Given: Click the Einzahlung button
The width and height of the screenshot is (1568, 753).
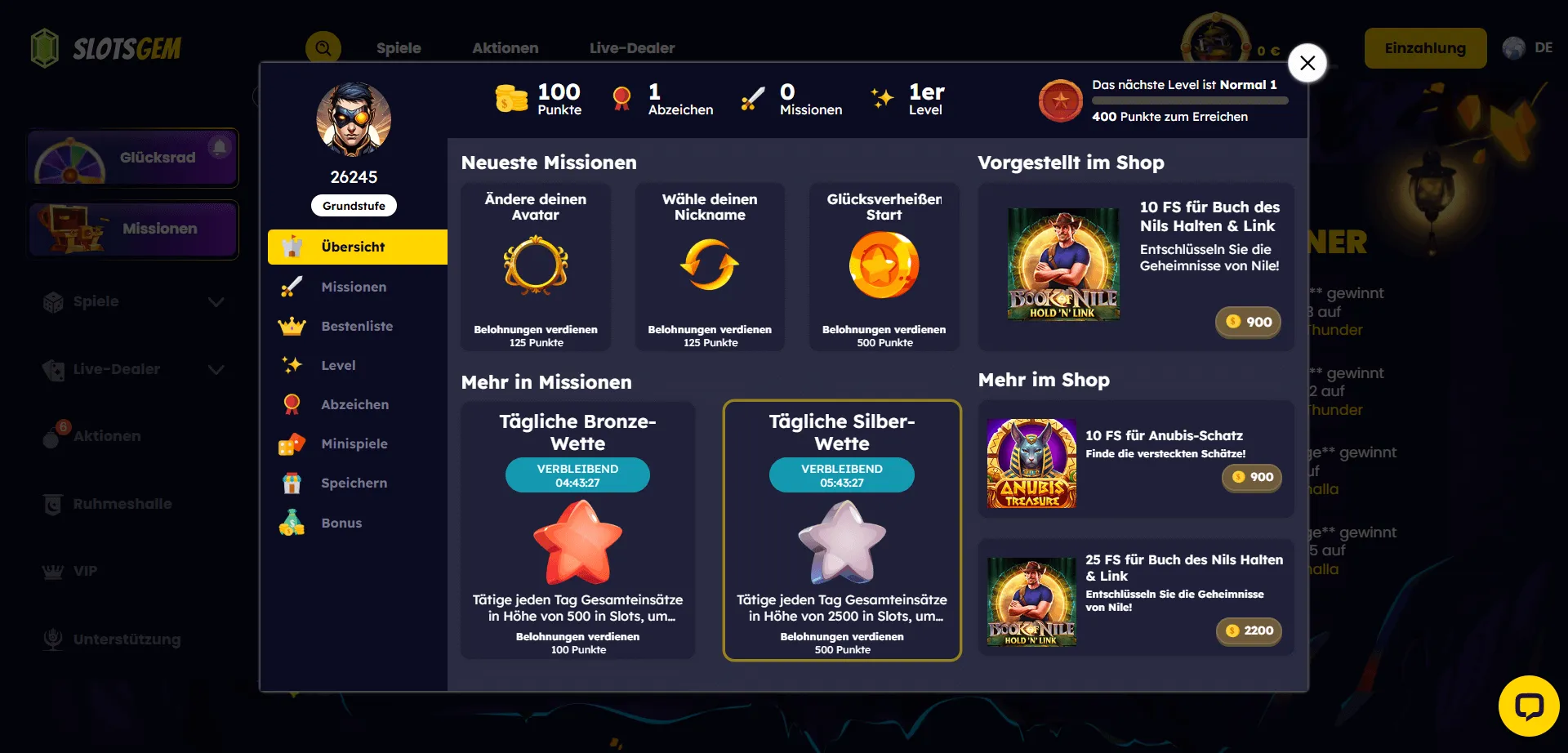Looking at the screenshot, I should (x=1425, y=47).
